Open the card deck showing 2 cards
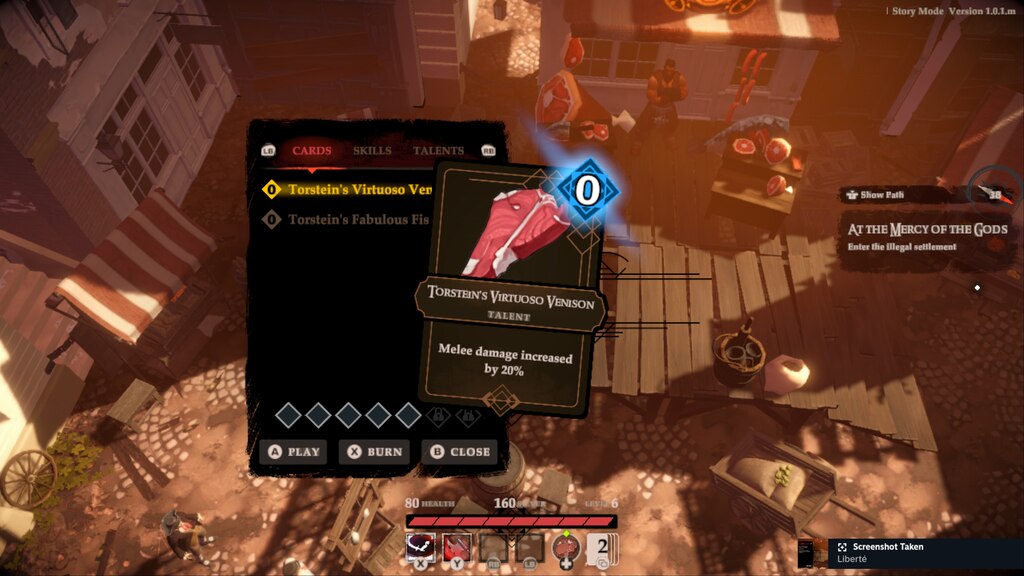 [x=598, y=548]
